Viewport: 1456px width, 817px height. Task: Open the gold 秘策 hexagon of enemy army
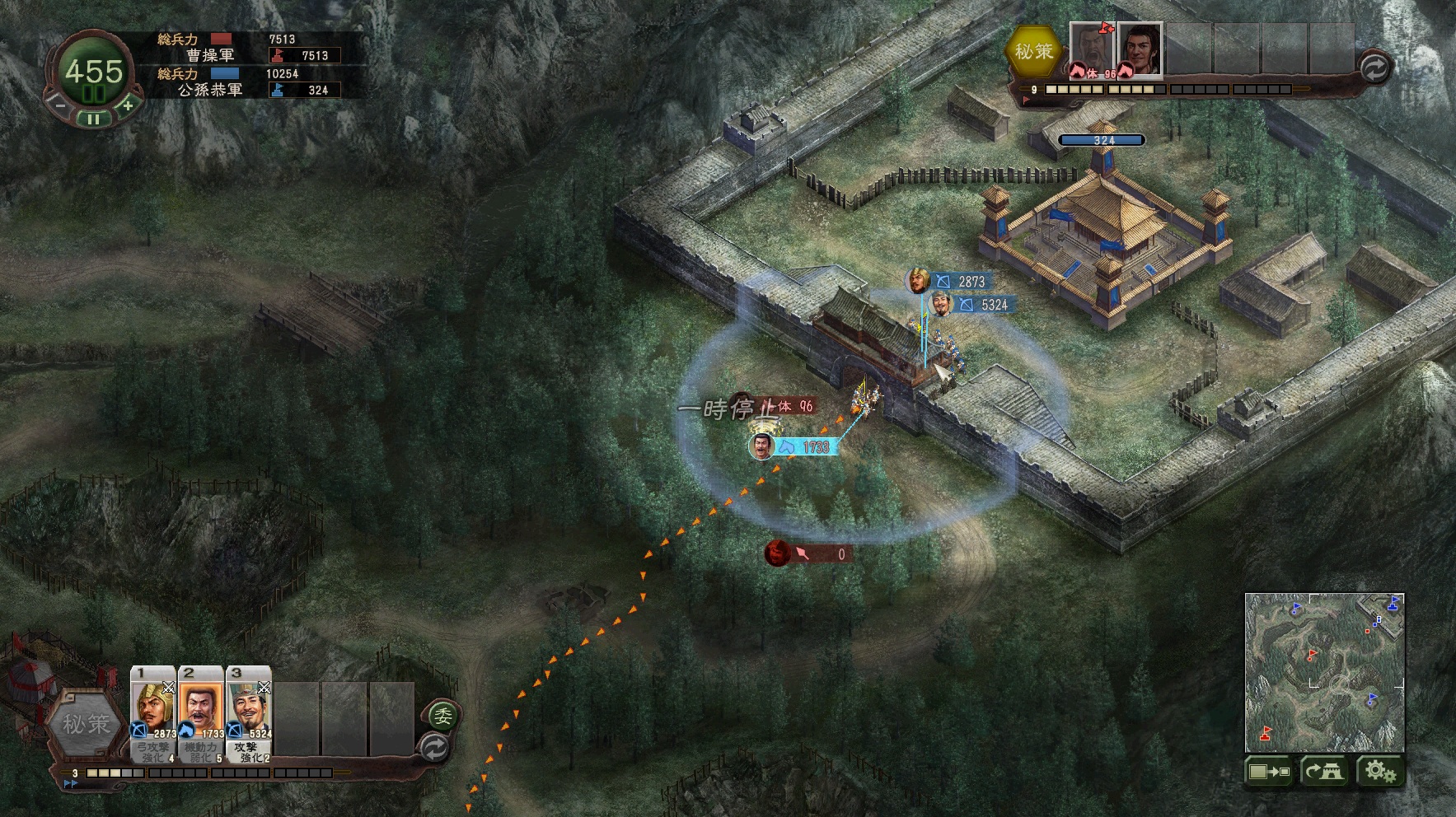point(1033,51)
